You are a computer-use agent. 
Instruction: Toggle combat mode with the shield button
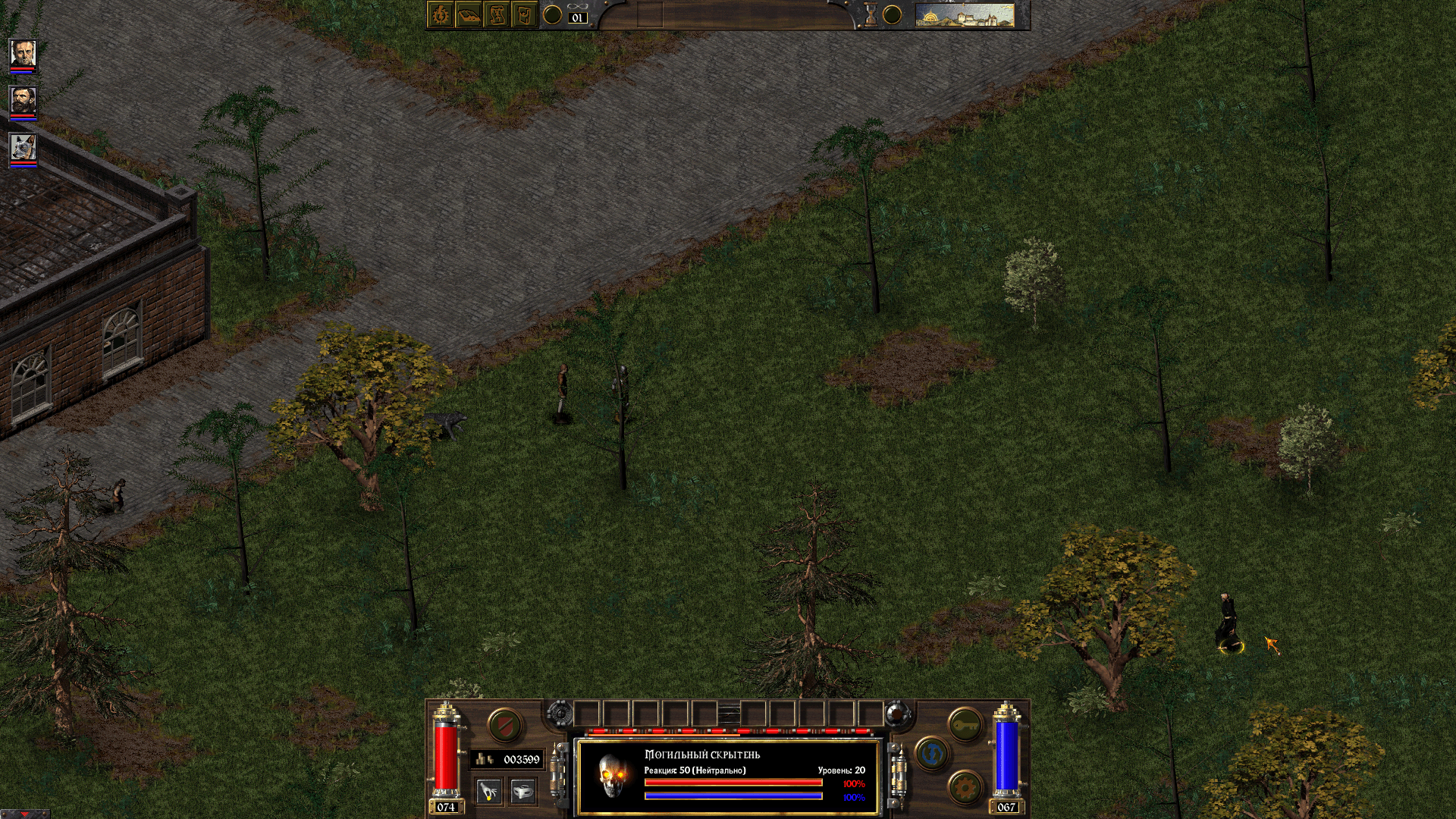(x=505, y=724)
